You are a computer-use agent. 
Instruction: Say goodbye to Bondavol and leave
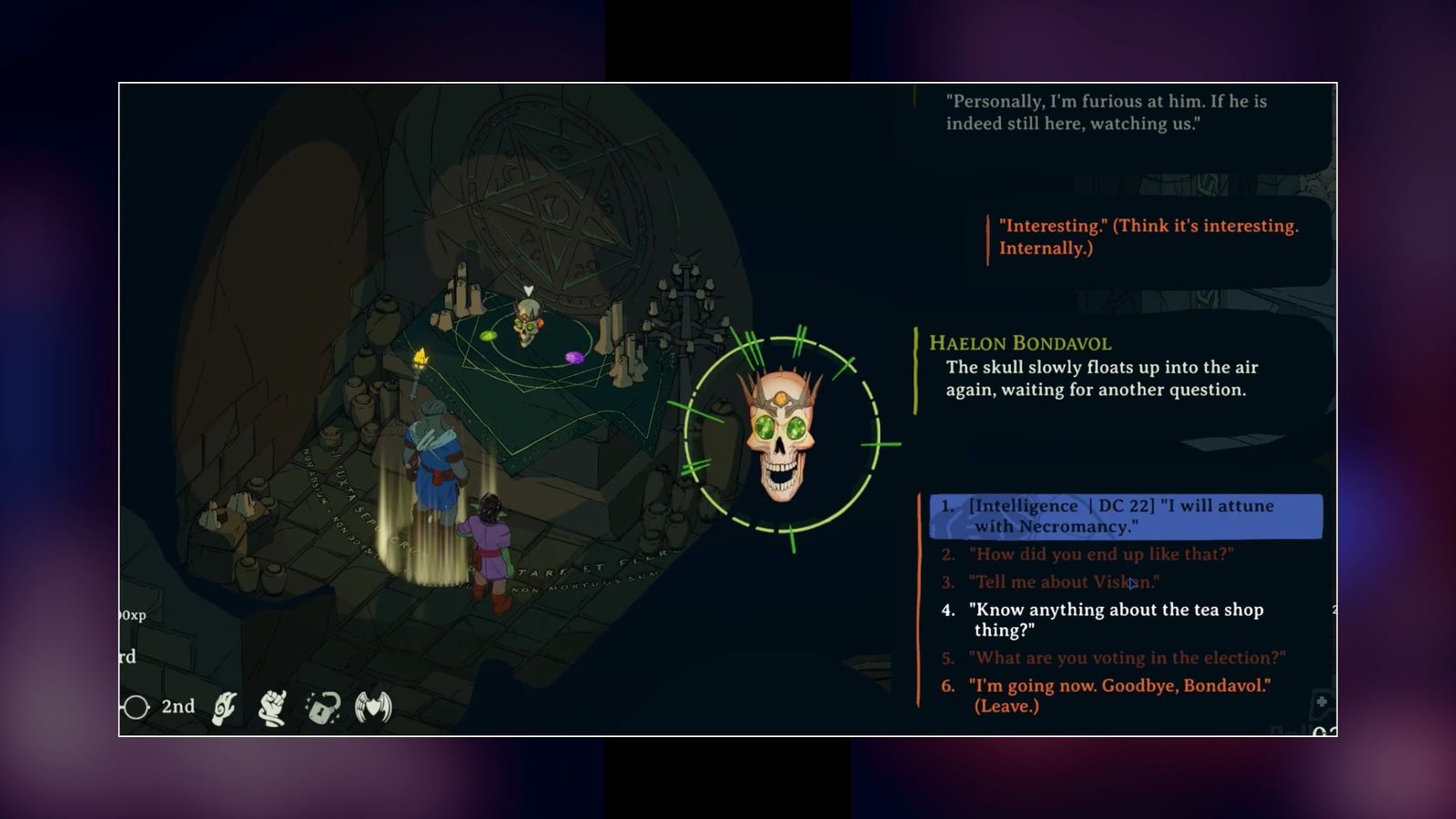coord(1119,695)
